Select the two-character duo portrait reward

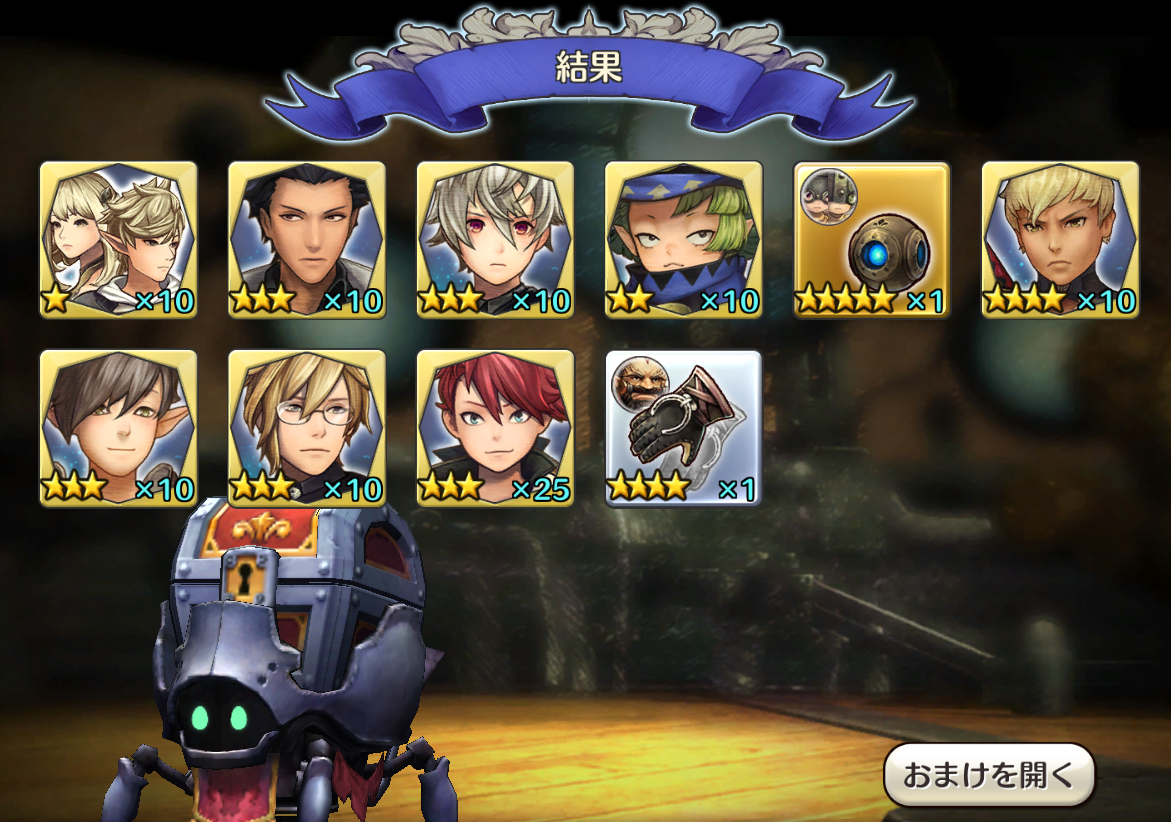(118, 240)
